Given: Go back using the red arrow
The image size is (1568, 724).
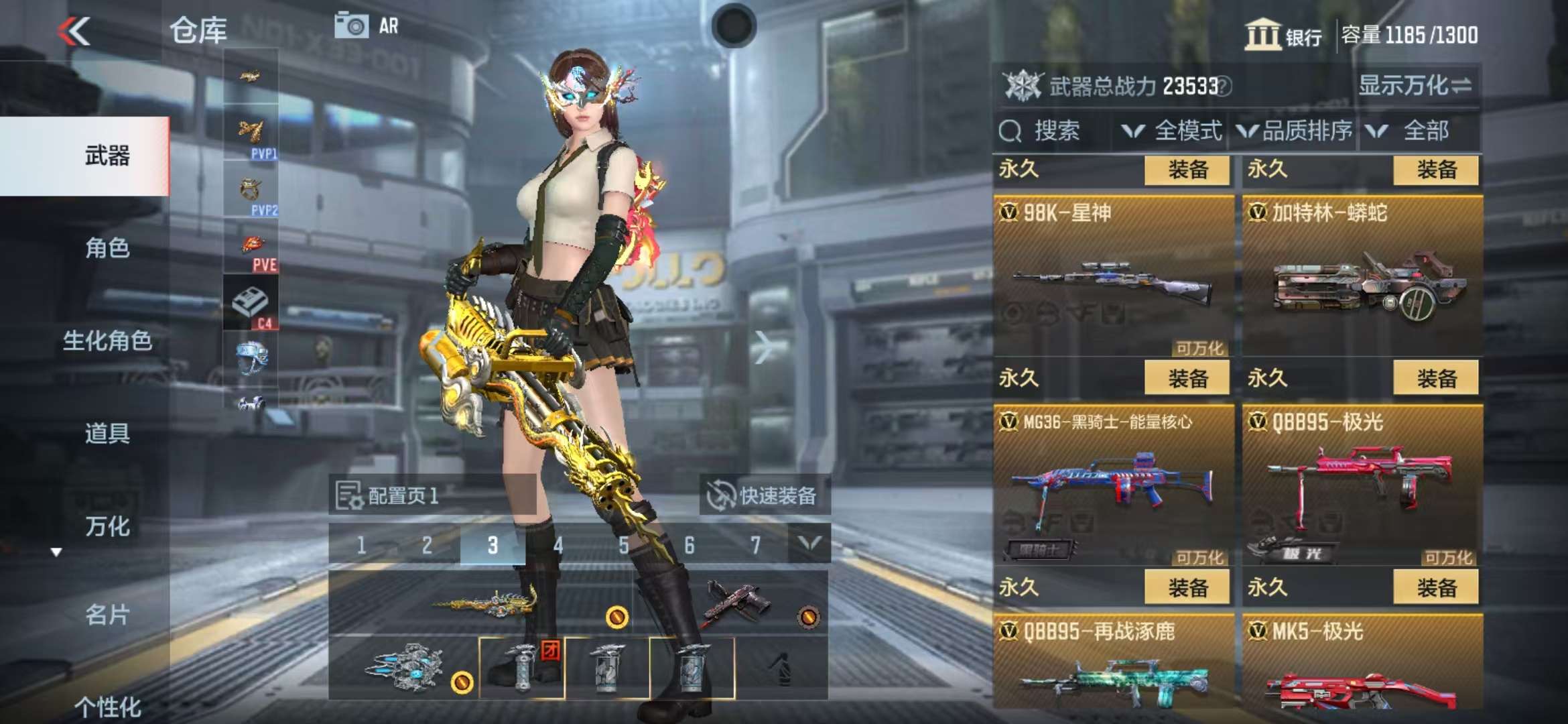Looking at the screenshot, I should pos(74,31).
